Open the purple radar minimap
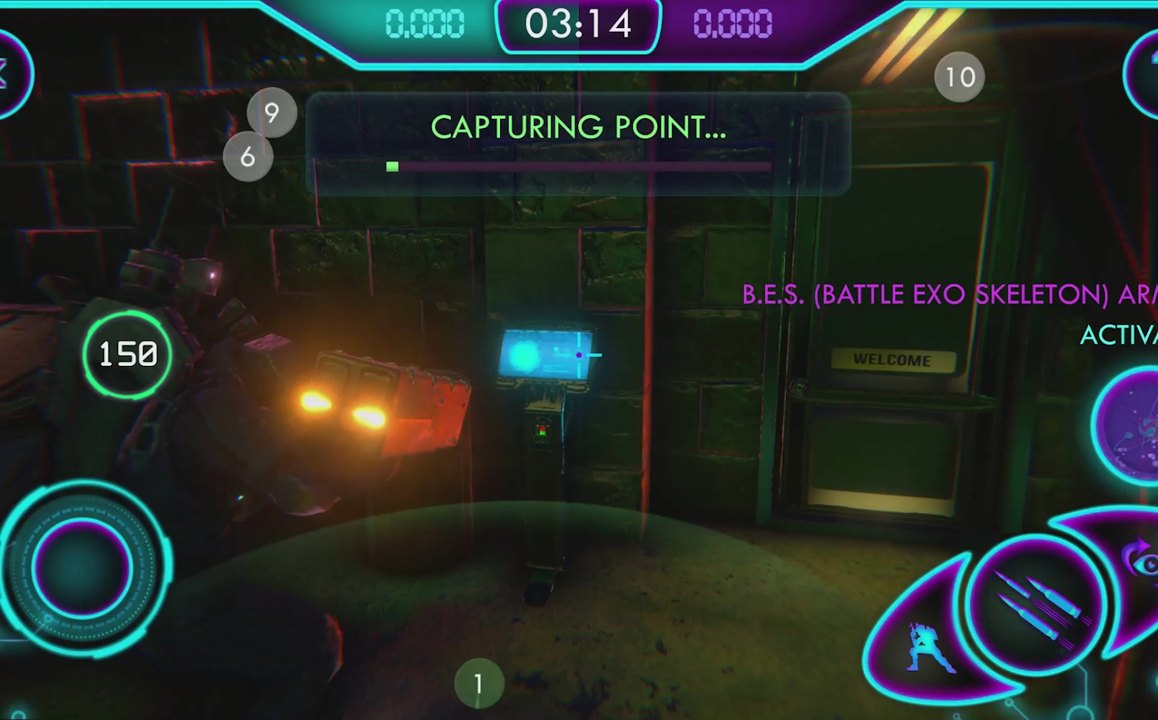Screen dimensions: 1158x720 click(x=1132, y=427)
